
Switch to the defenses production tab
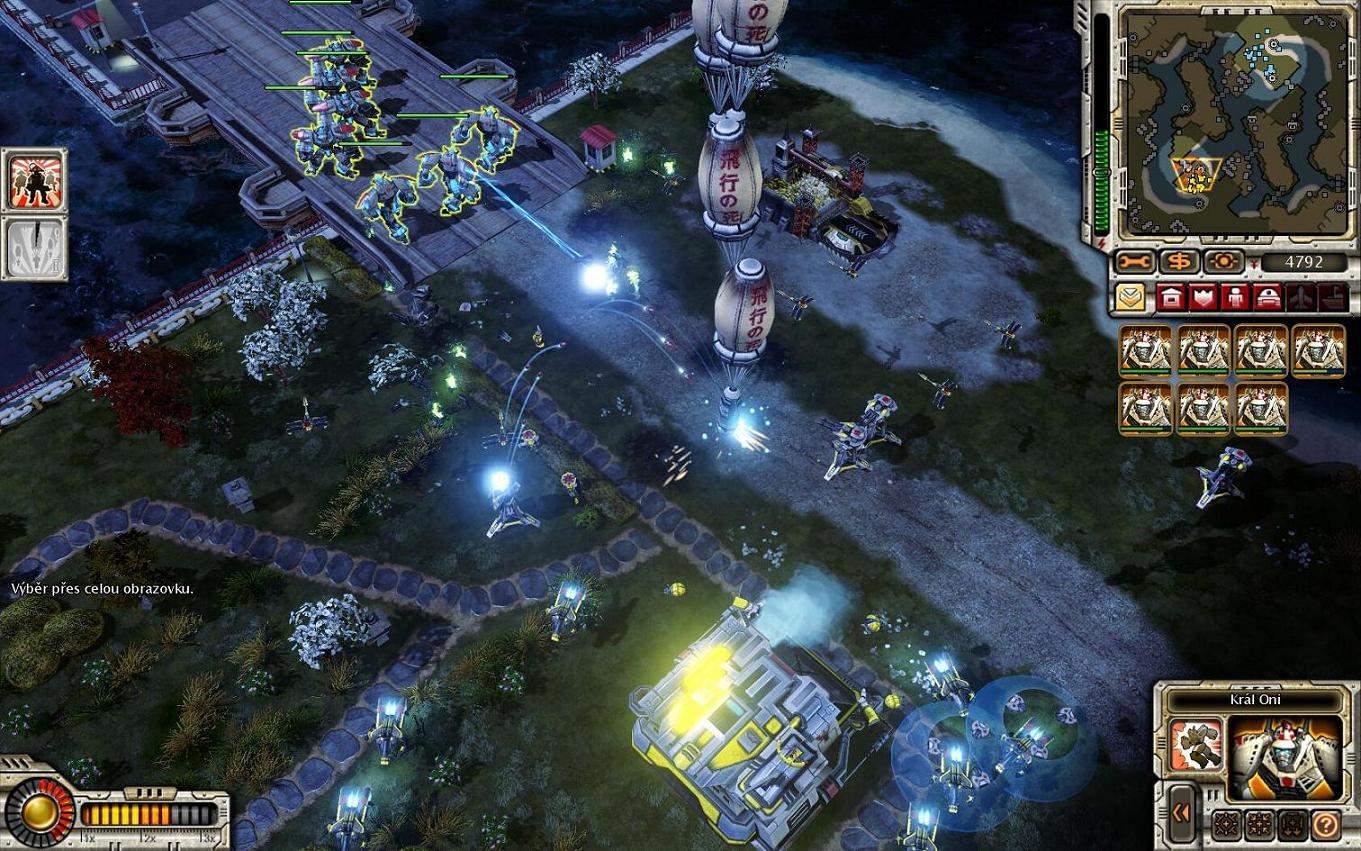[1204, 298]
